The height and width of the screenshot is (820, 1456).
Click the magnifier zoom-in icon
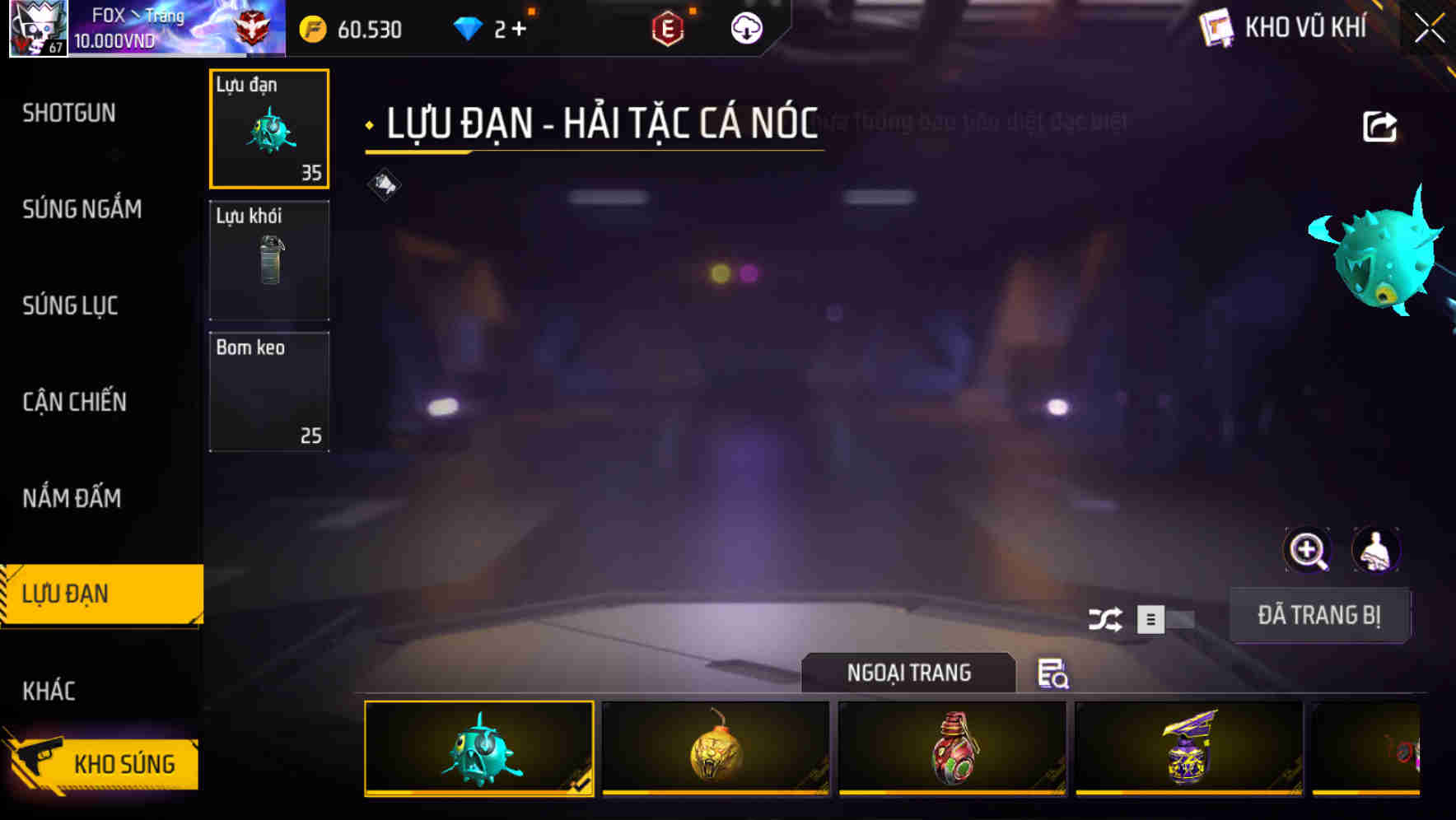pyautogui.click(x=1308, y=550)
